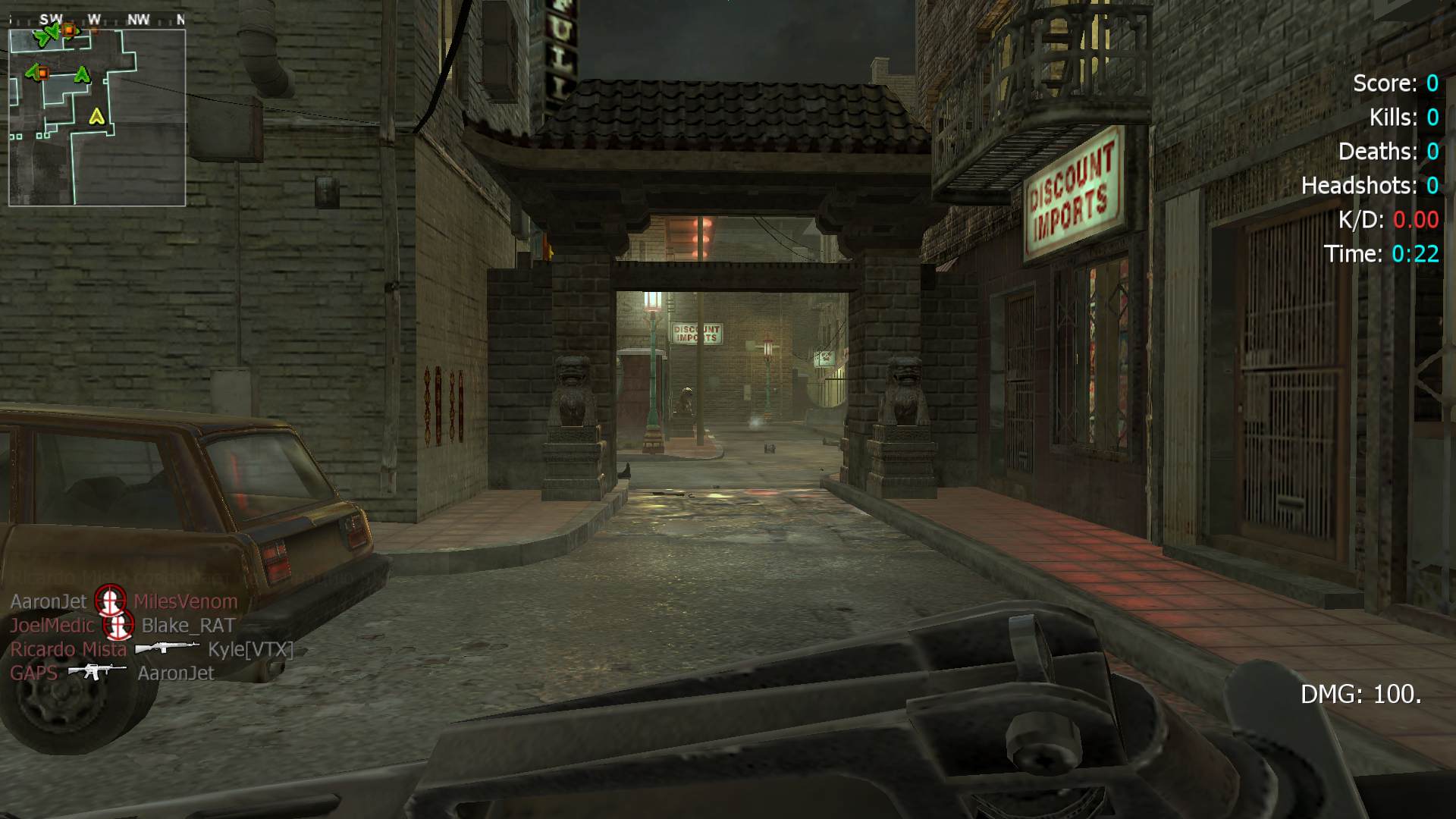The width and height of the screenshot is (1456, 819).
Task: Select the yellow player arrow on the minimap
Action: pos(96,116)
